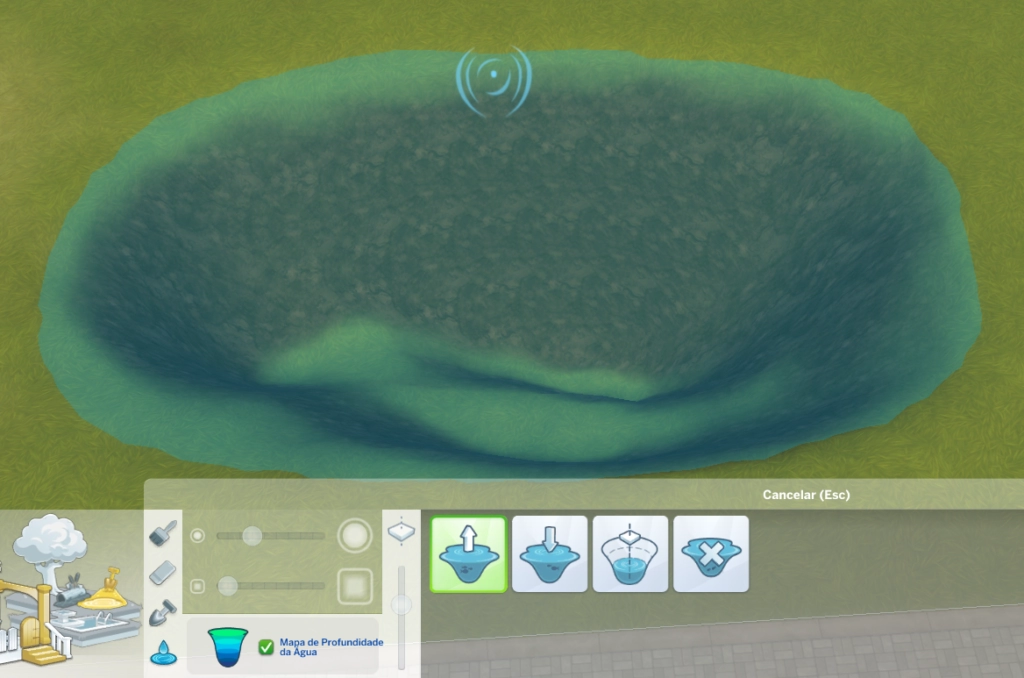The height and width of the screenshot is (678, 1024).
Task: Click the Cancelar (Esc) label
Action: 806,495
